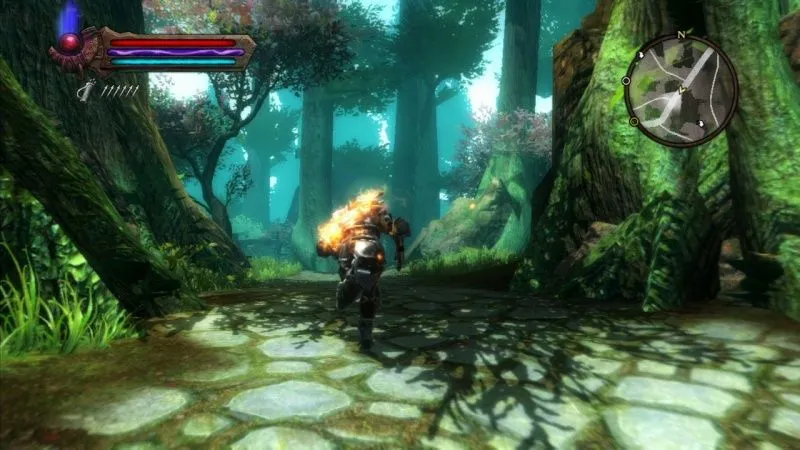Screen dimensions: 800x450
Task: Click the north N marker on the minimap
Action: (683, 35)
